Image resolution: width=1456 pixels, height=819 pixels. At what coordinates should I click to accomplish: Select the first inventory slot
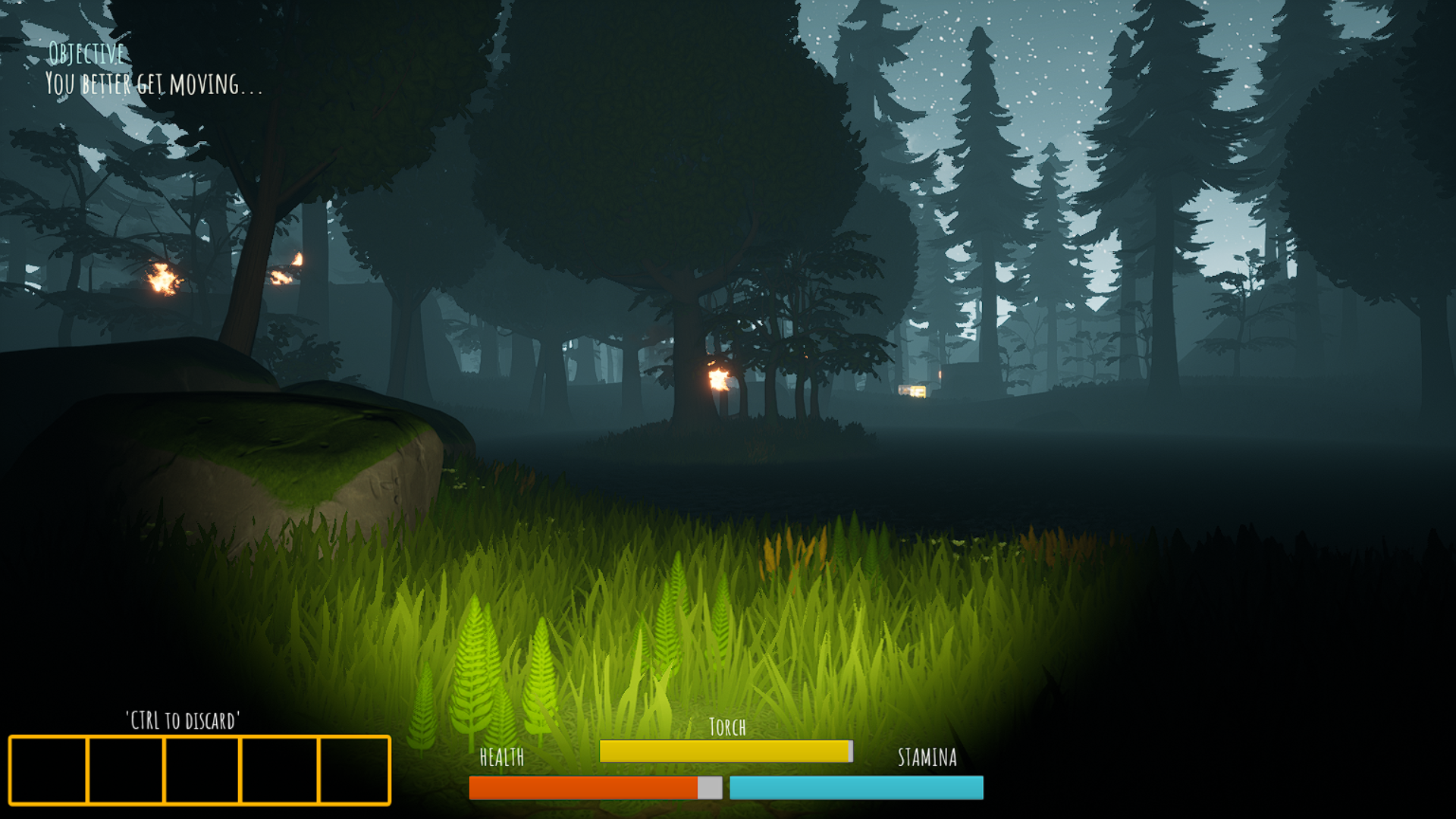[49, 770]
